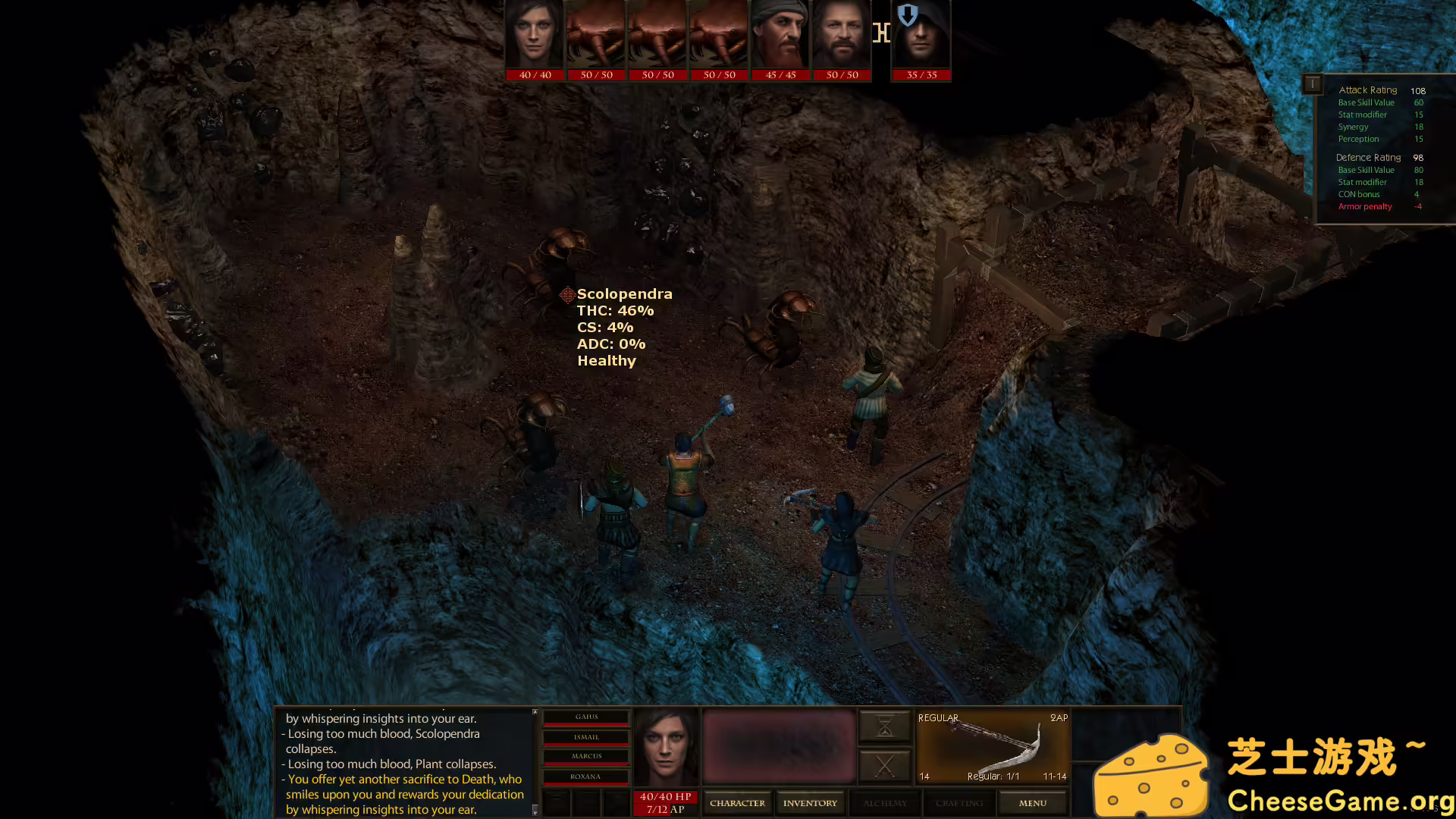Click the 40/40 woman portrait in turn order
Viewport: 1456px width, 819px height.
tap(535, 36)
